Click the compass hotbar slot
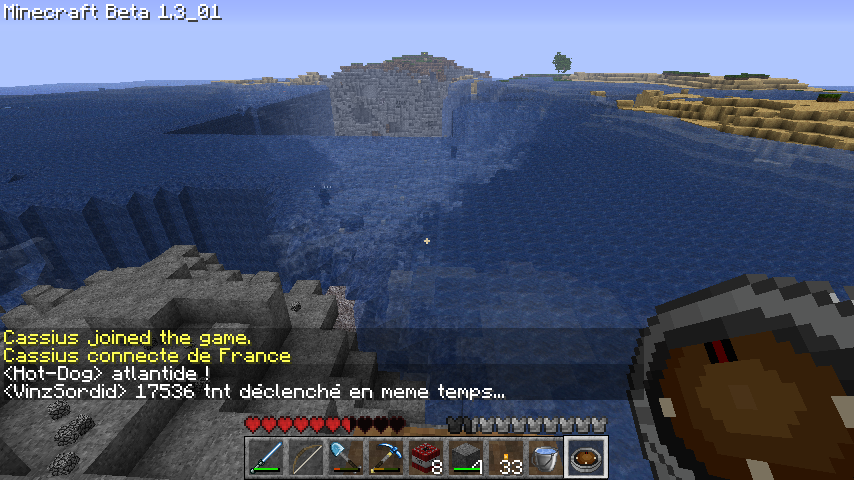This screenshot has height=480, width=854. click(586, 459)
